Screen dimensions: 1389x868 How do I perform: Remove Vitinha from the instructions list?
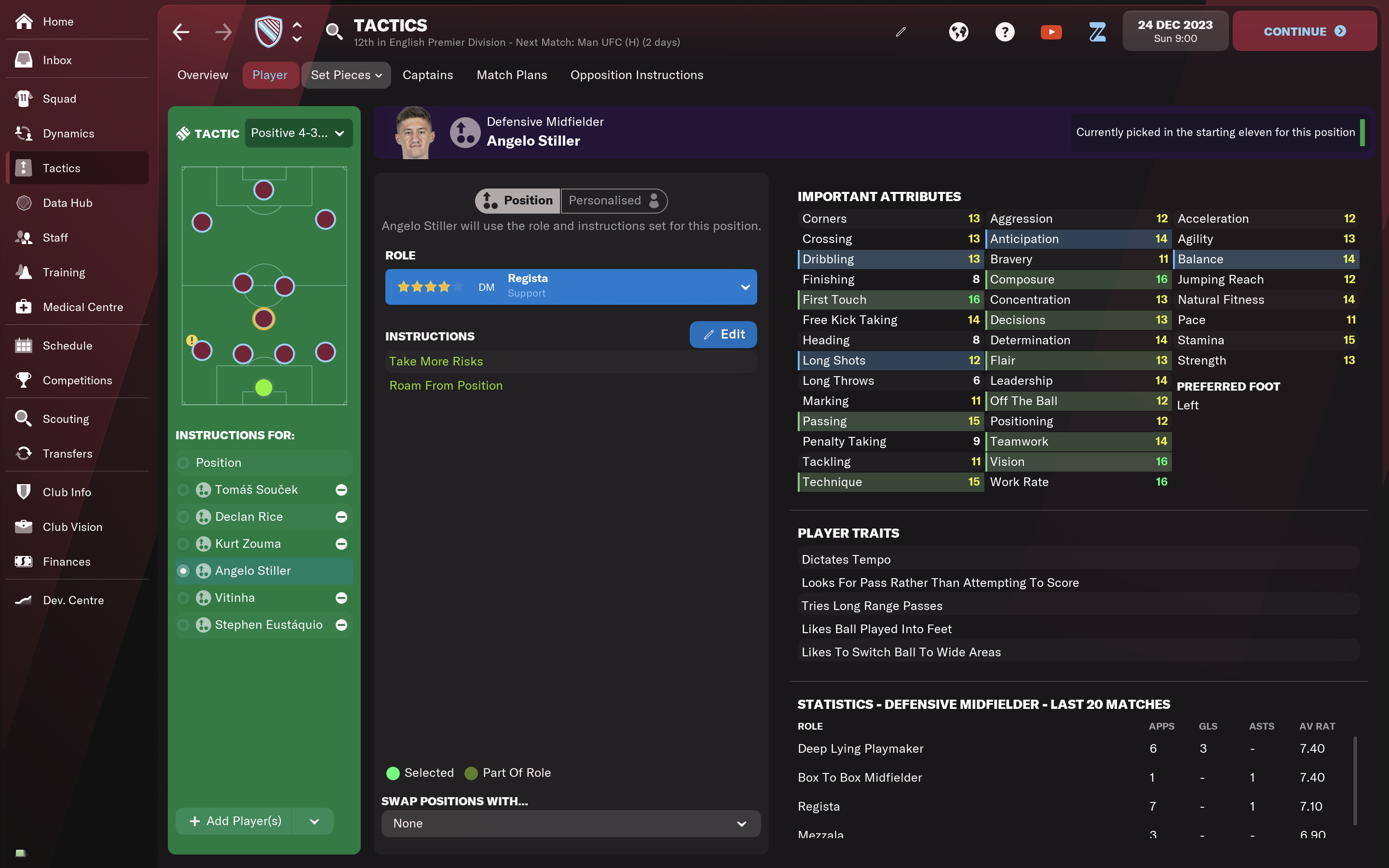(341, 597)
